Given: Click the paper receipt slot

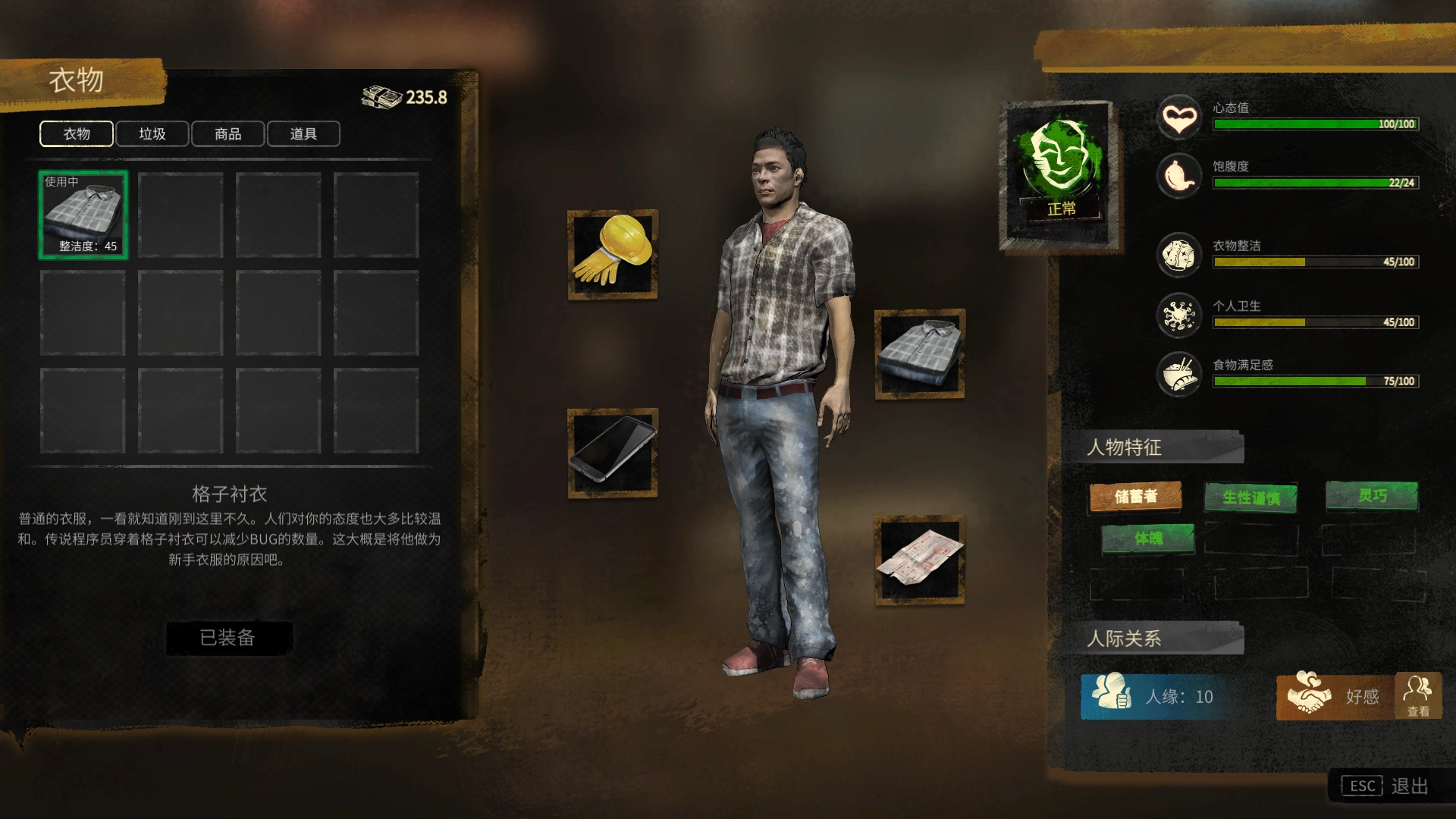Looking at the screenshot, I should tap(919, 560).
